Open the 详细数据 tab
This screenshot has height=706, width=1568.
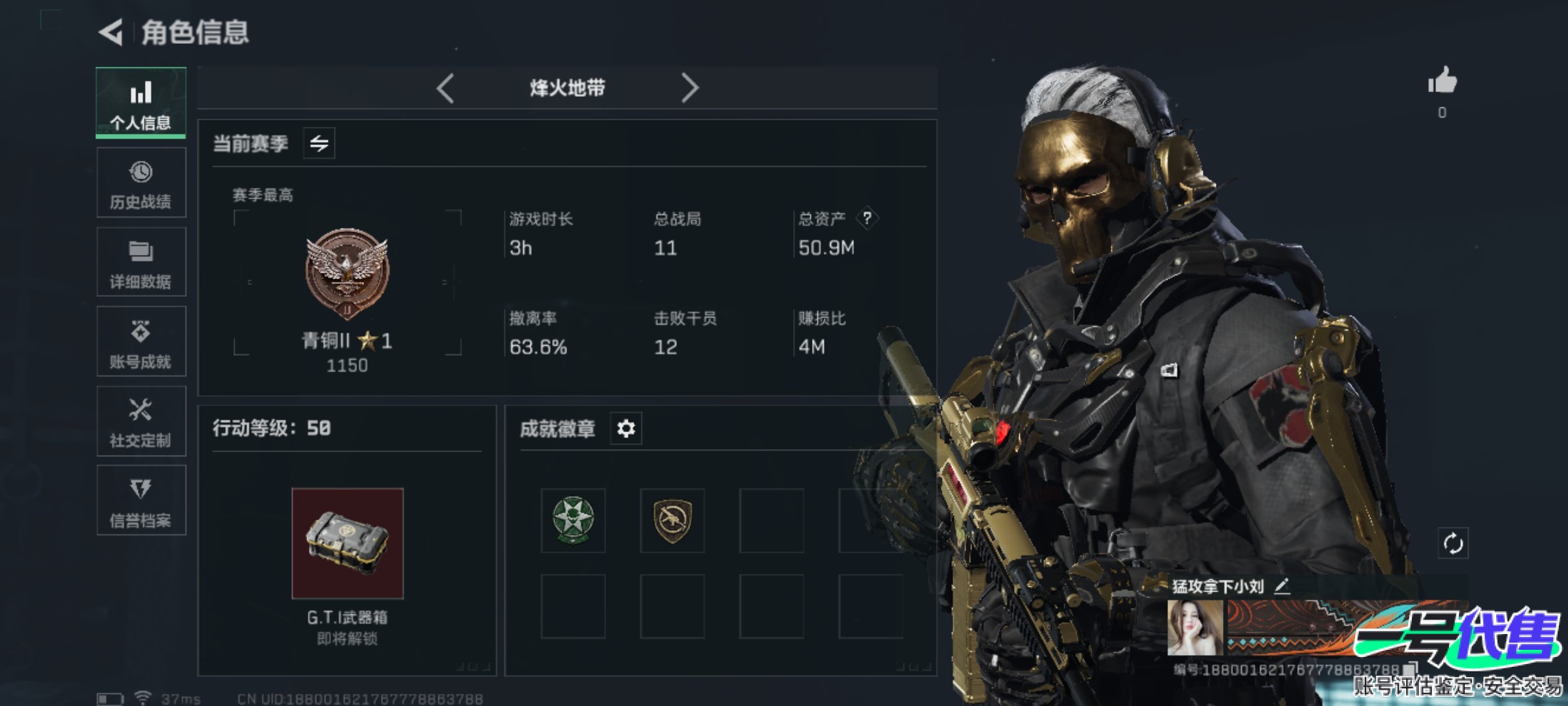pyautogui.click(x=141, y=263)
